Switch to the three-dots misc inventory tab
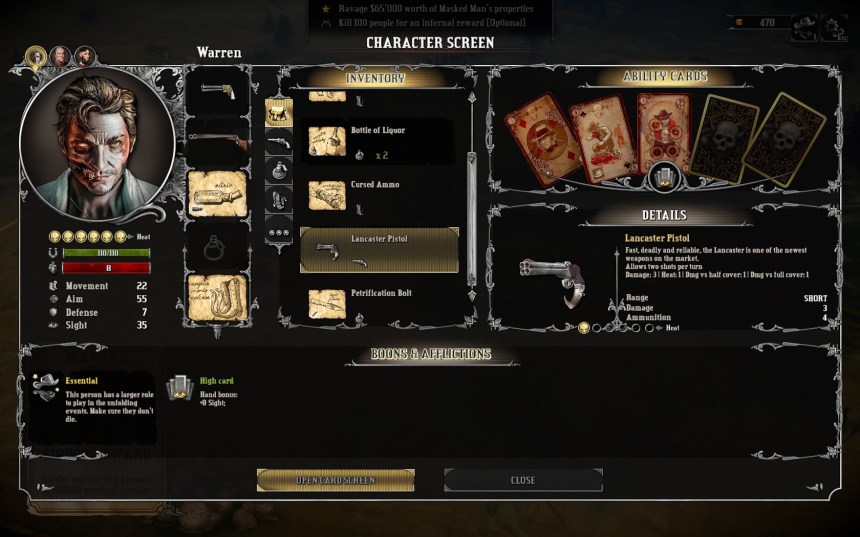The height and width of the screenshot is (537, 860). [x=279, y=232]
